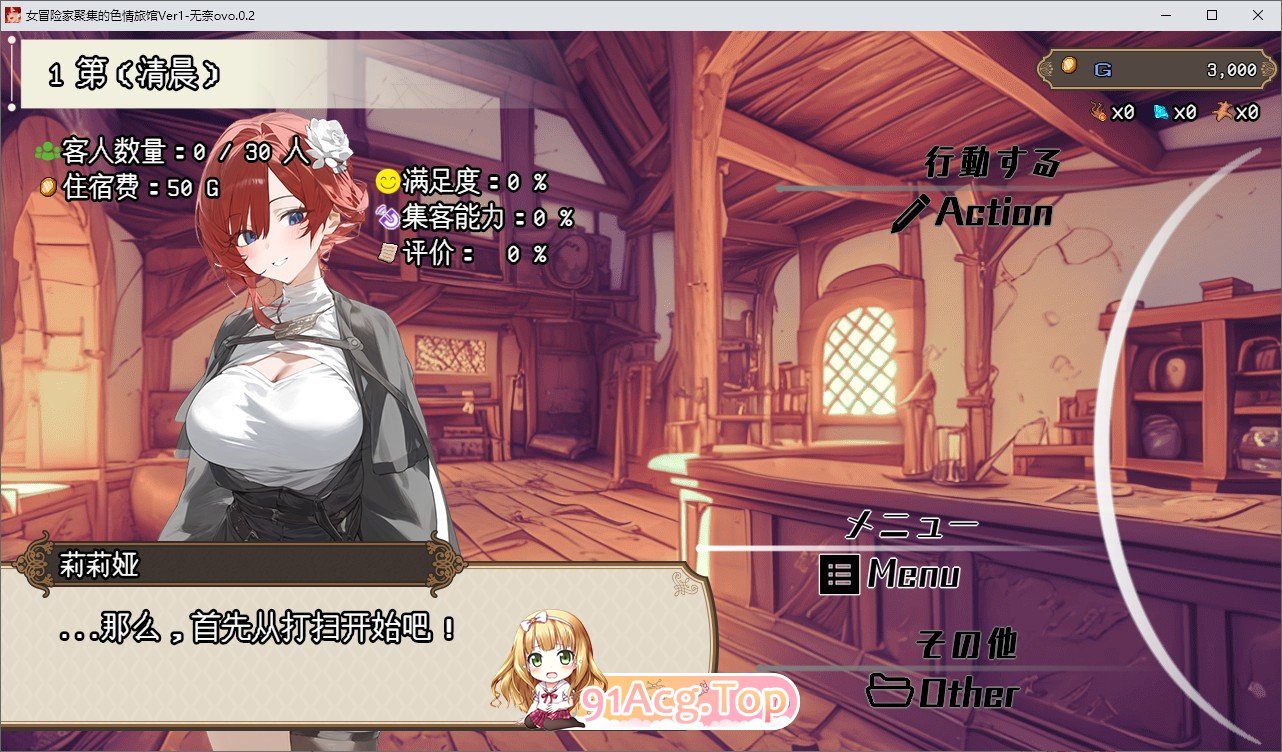The width and height of the screenshot is (1282, 752).
Task: Select the blue crystal material icon
Action: tap(1160, 113)
